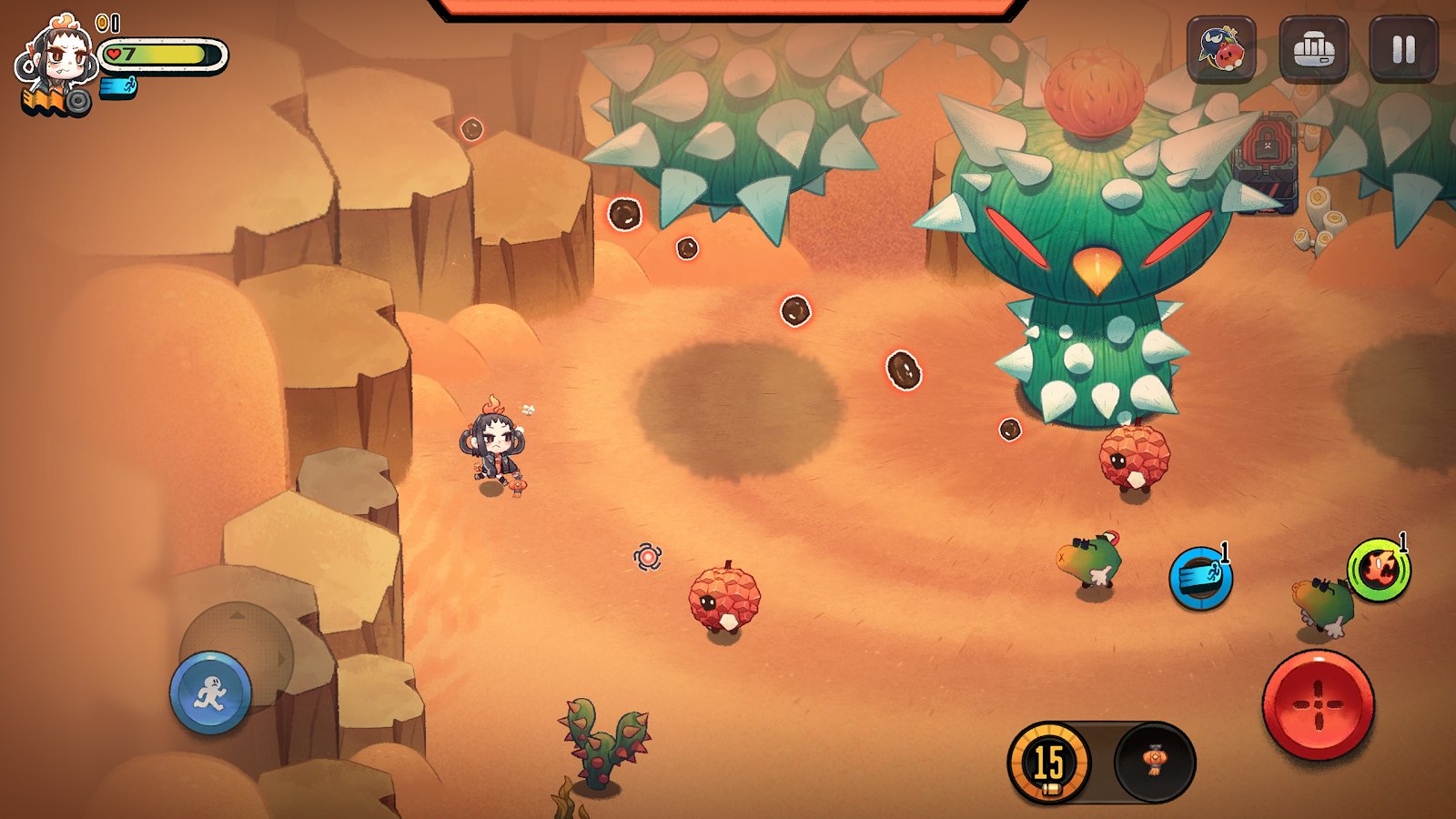The width and height of the screenshot is (1456, 819).
Task: Tap the red attack button
Action: [x=1318, y=705]
